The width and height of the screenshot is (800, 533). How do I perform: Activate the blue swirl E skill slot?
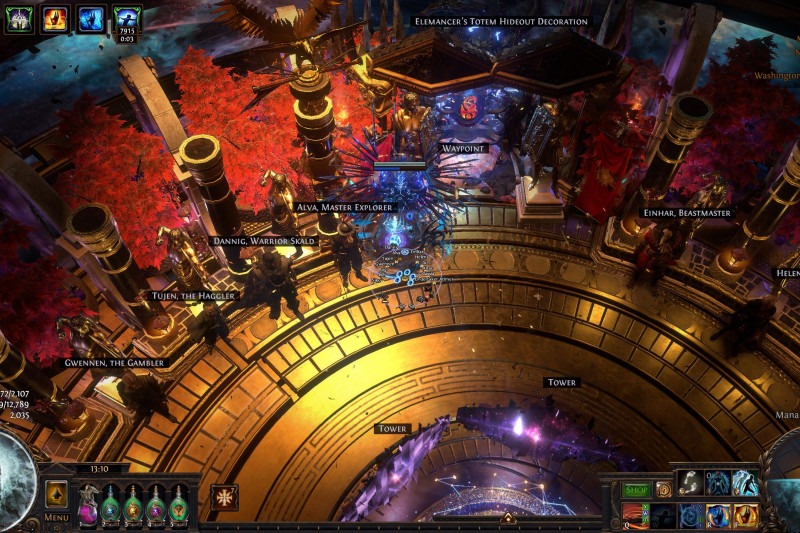690,516
